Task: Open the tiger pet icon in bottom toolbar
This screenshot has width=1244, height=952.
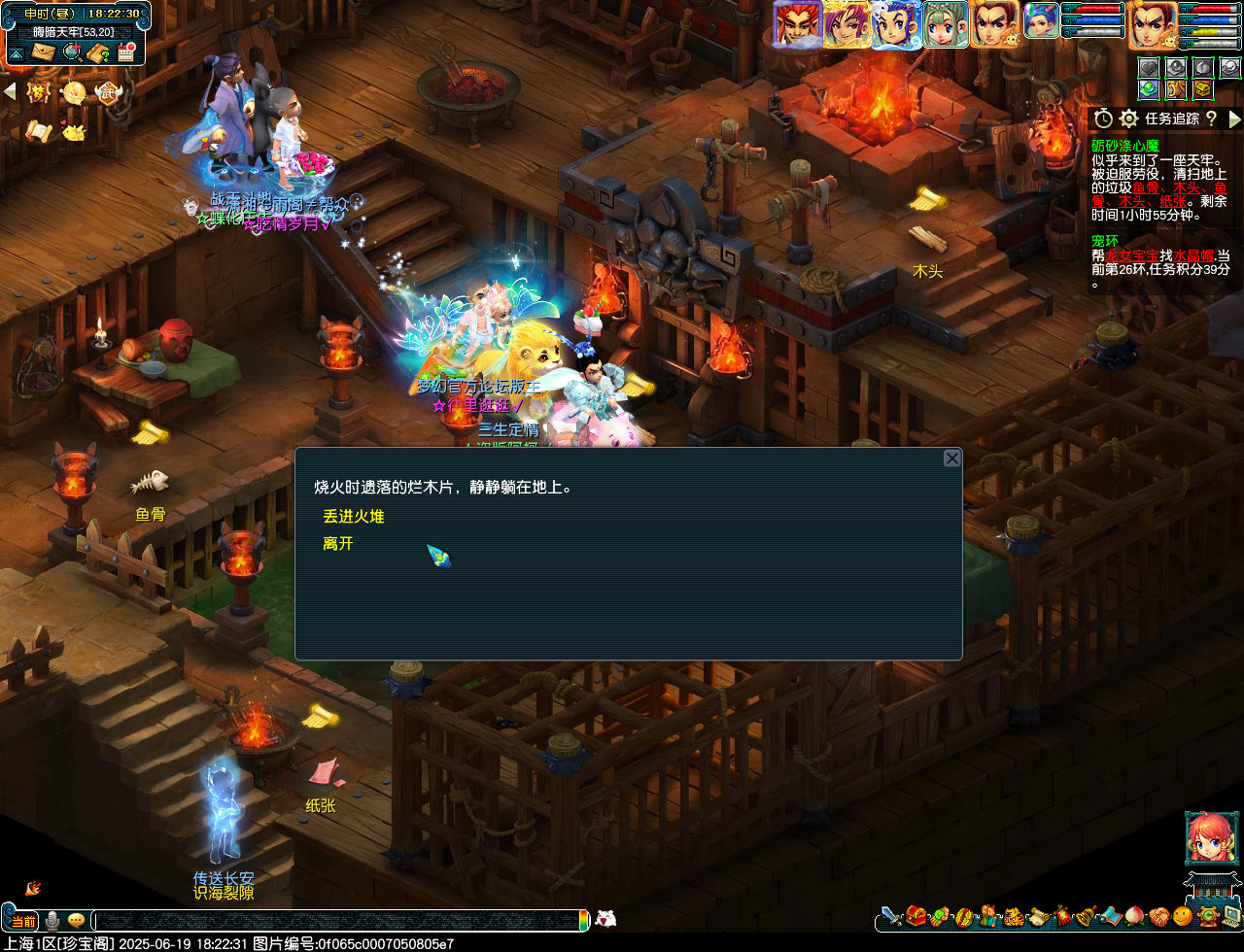Action: click(1014, 919)
